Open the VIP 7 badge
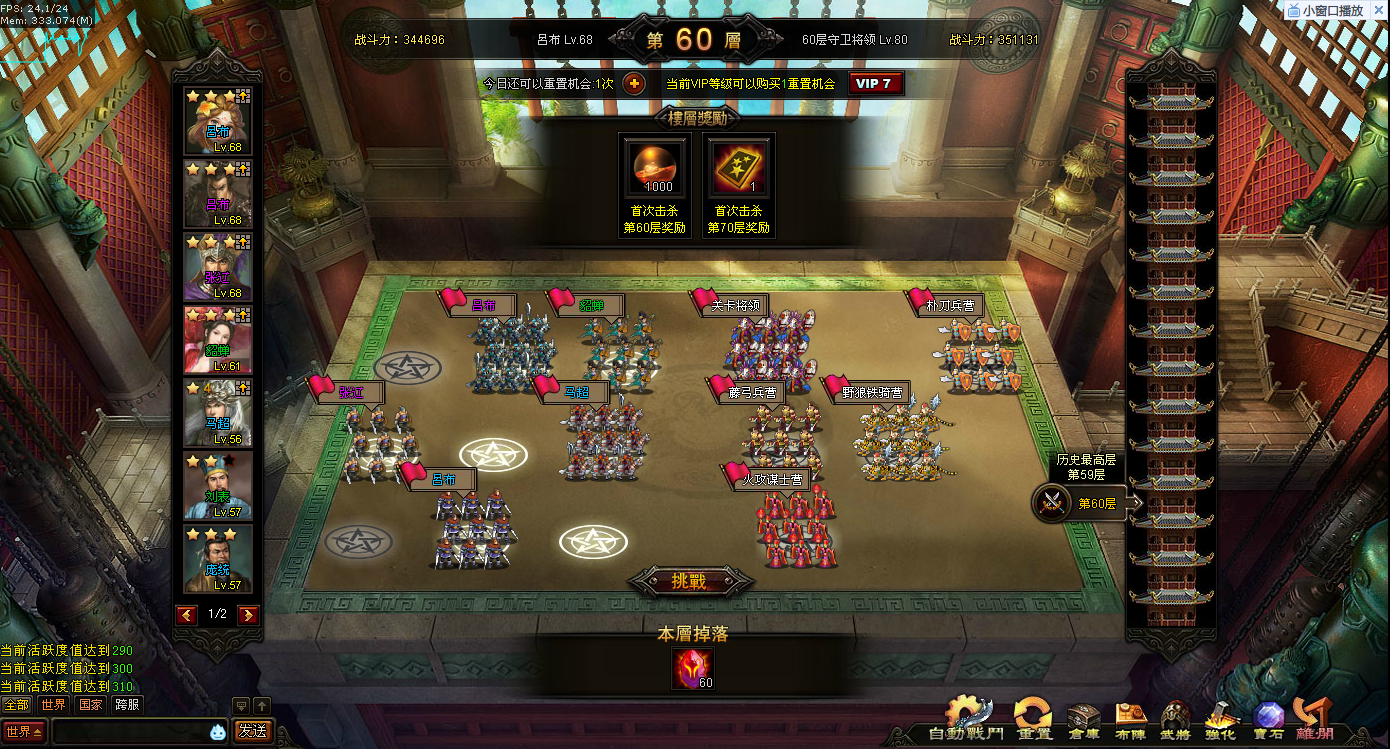1390x749 pixels. [876, 84]
